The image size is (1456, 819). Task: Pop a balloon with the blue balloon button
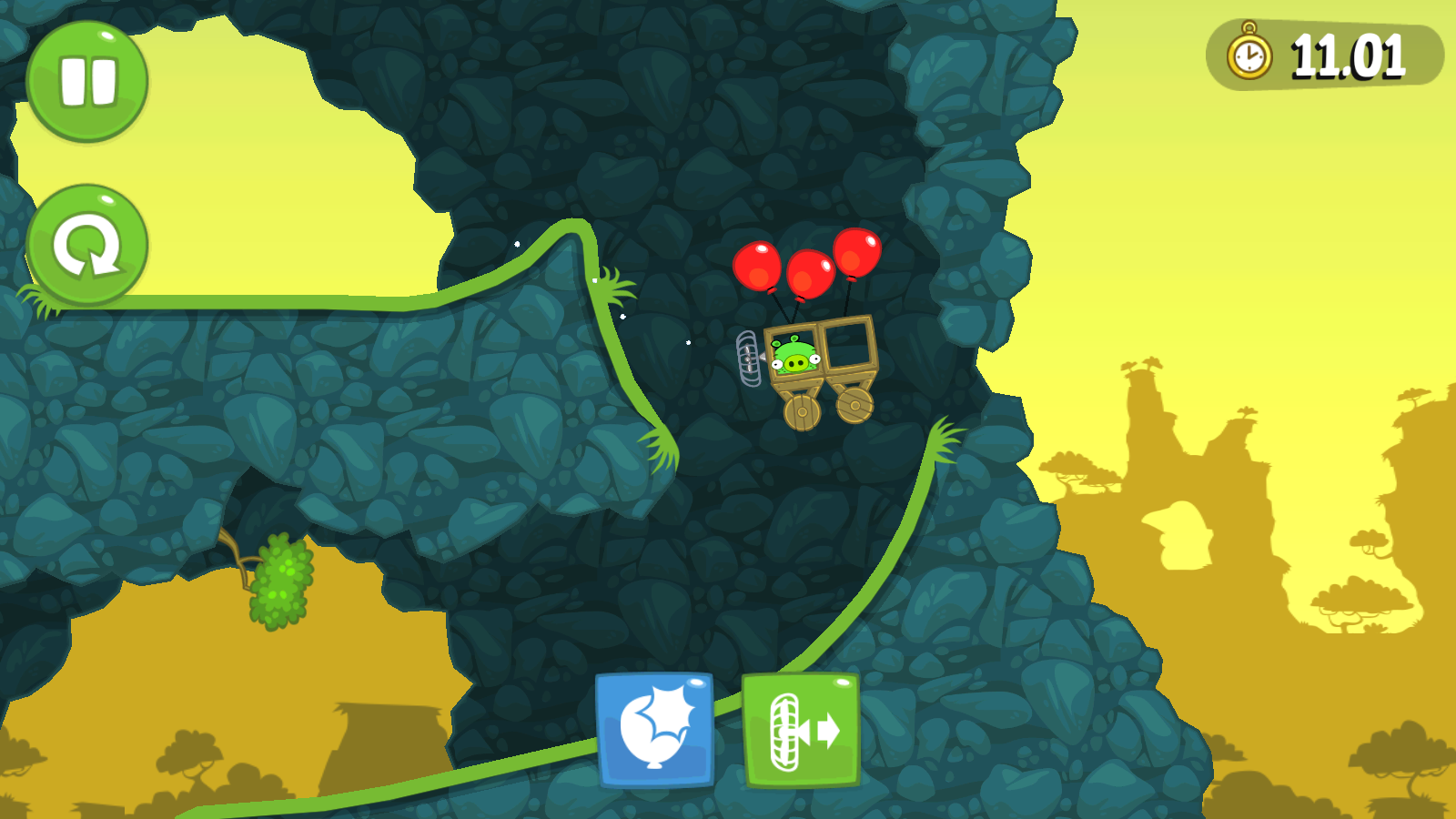[x=655, y=730]
